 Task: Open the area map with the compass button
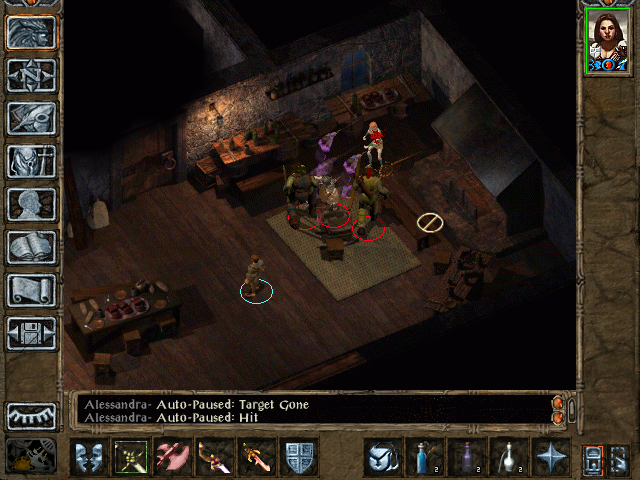point(31,75)
